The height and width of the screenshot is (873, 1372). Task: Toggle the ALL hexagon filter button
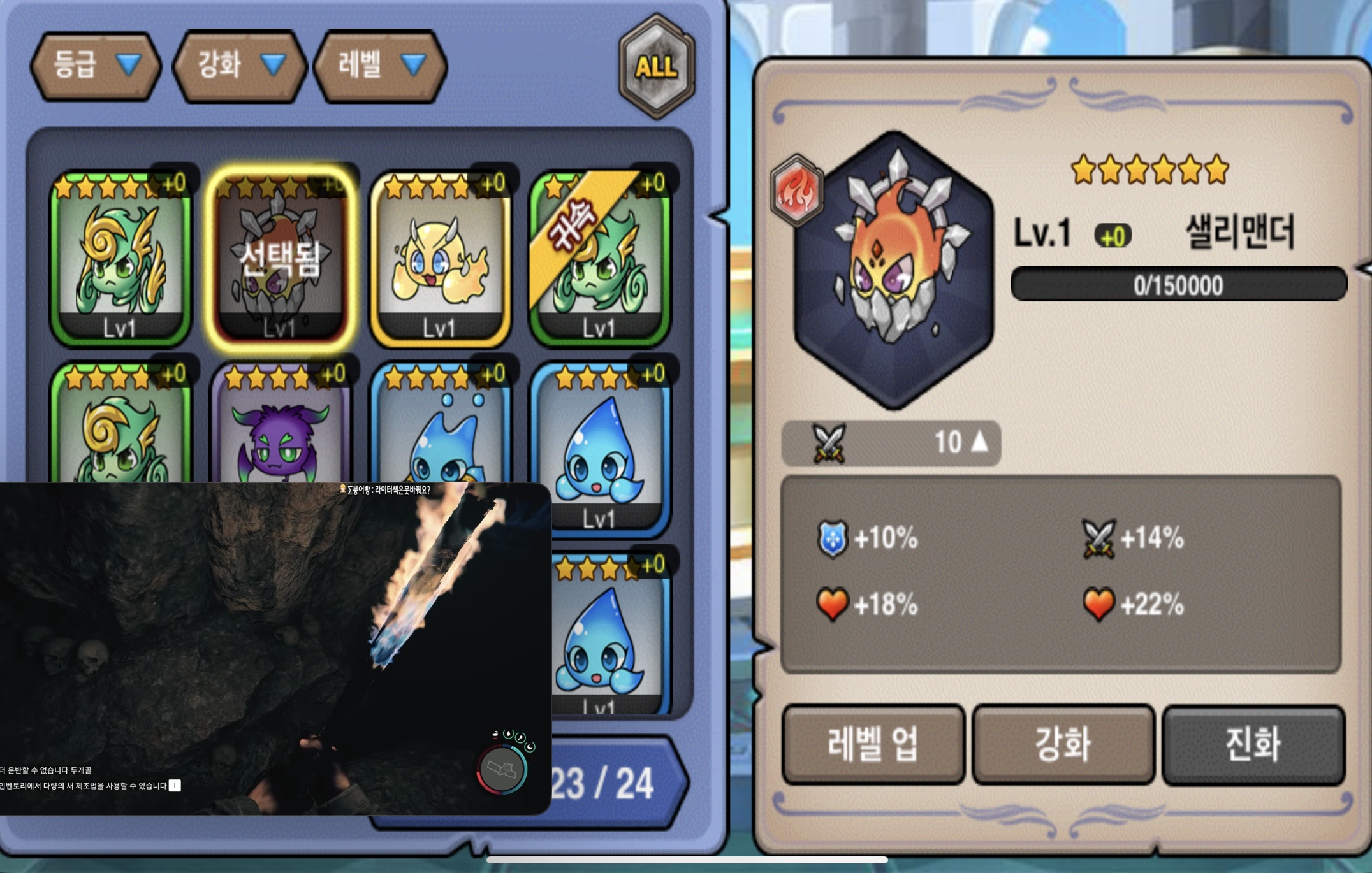656,67
